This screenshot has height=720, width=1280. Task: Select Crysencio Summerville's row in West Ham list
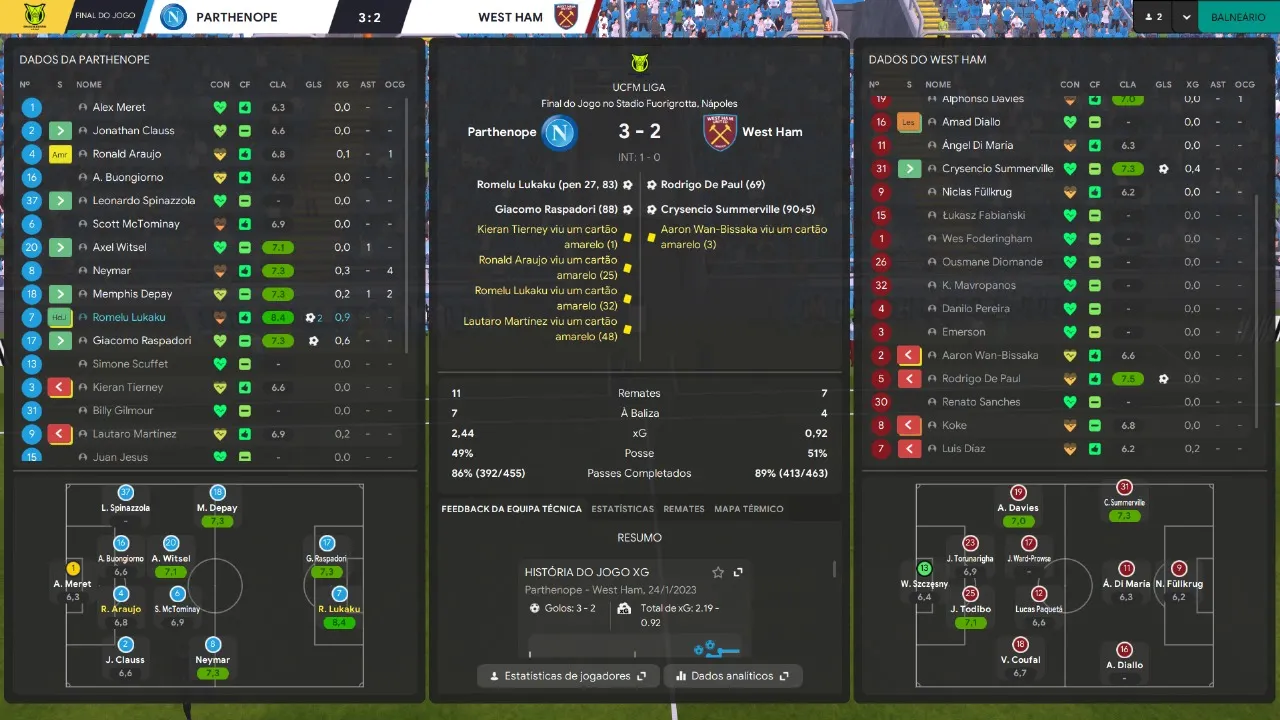(x=997, y=169)
